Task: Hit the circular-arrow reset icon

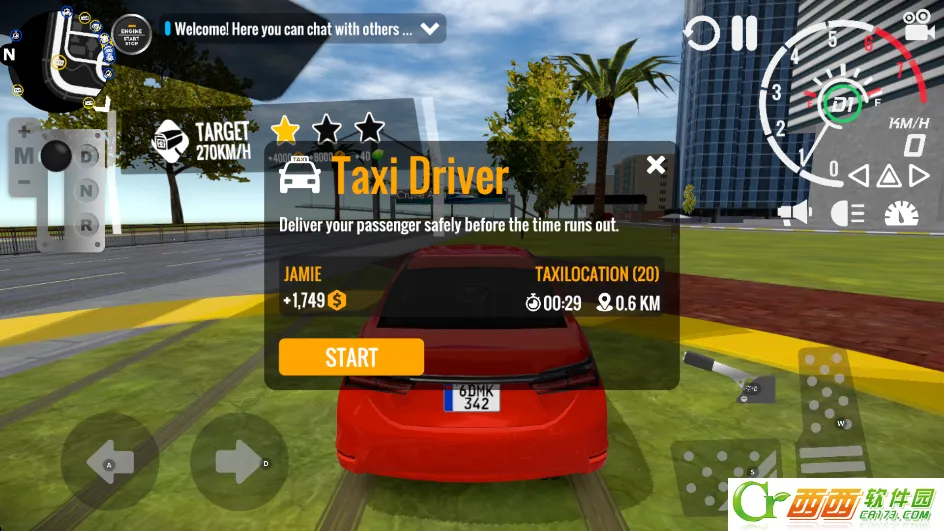Action: click(701, 34)
